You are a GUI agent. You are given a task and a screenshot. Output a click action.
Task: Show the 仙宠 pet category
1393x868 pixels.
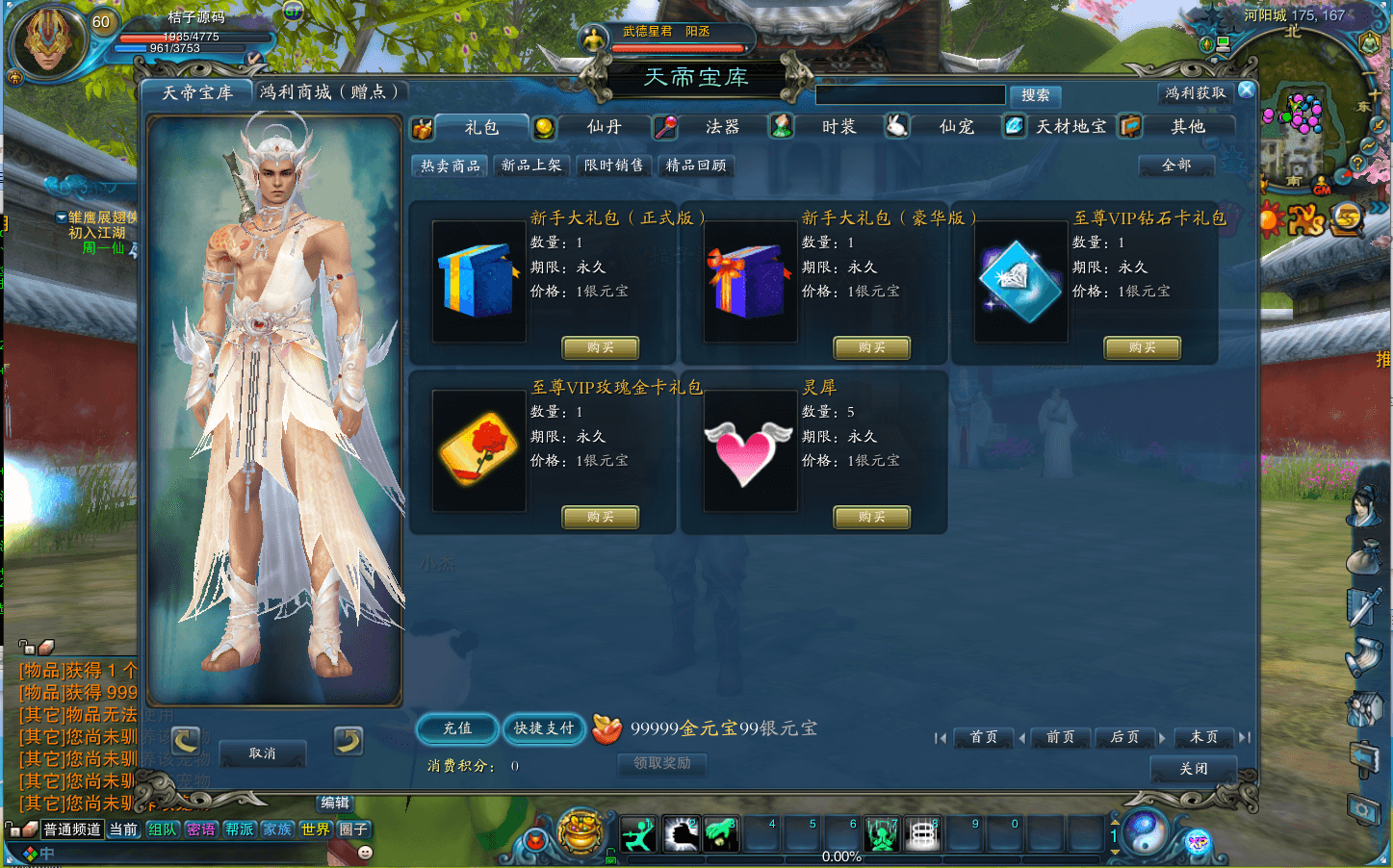click(x=956, y=127)
